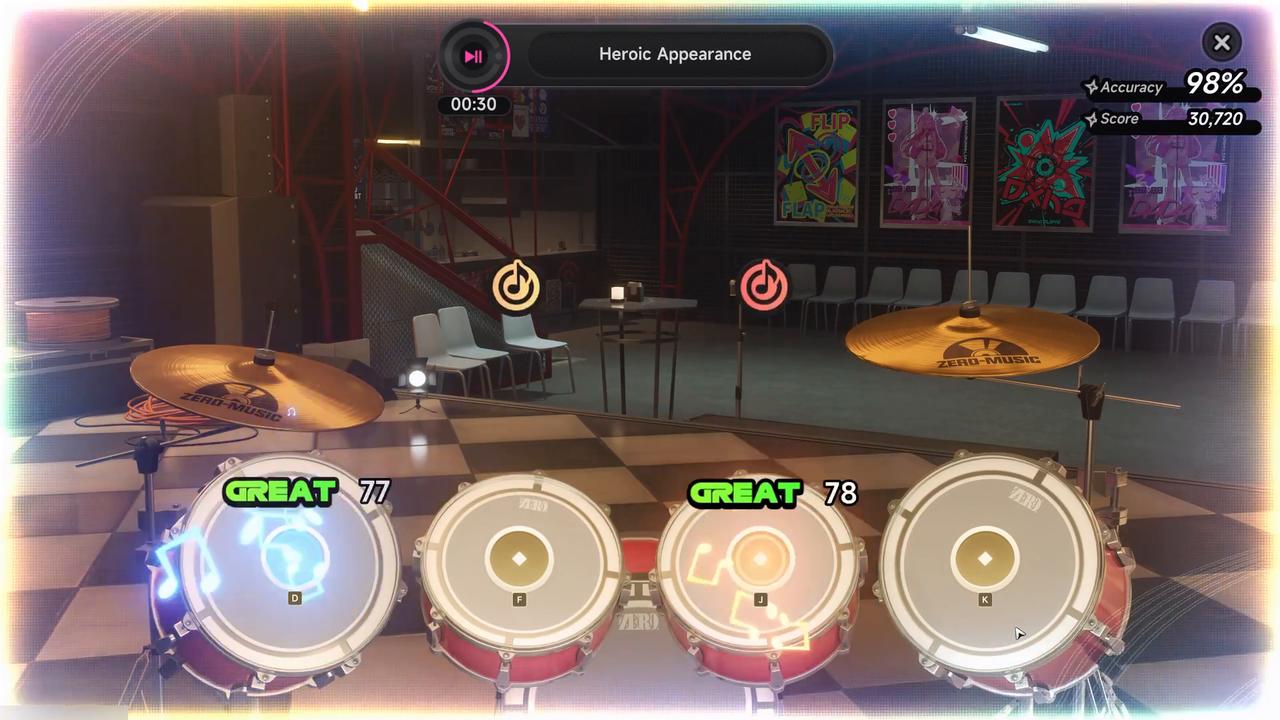Close the drumming minigame with the X
Image resolution: width=1280 pixels, height=720 pixels.
click(1221, 42)
